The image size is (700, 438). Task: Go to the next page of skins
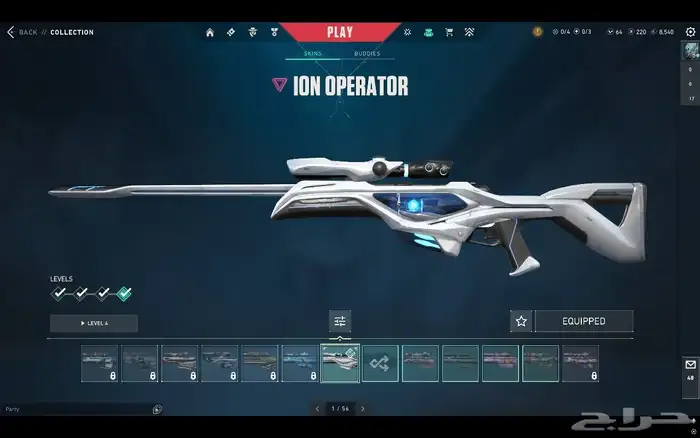(x=362, y=408)
